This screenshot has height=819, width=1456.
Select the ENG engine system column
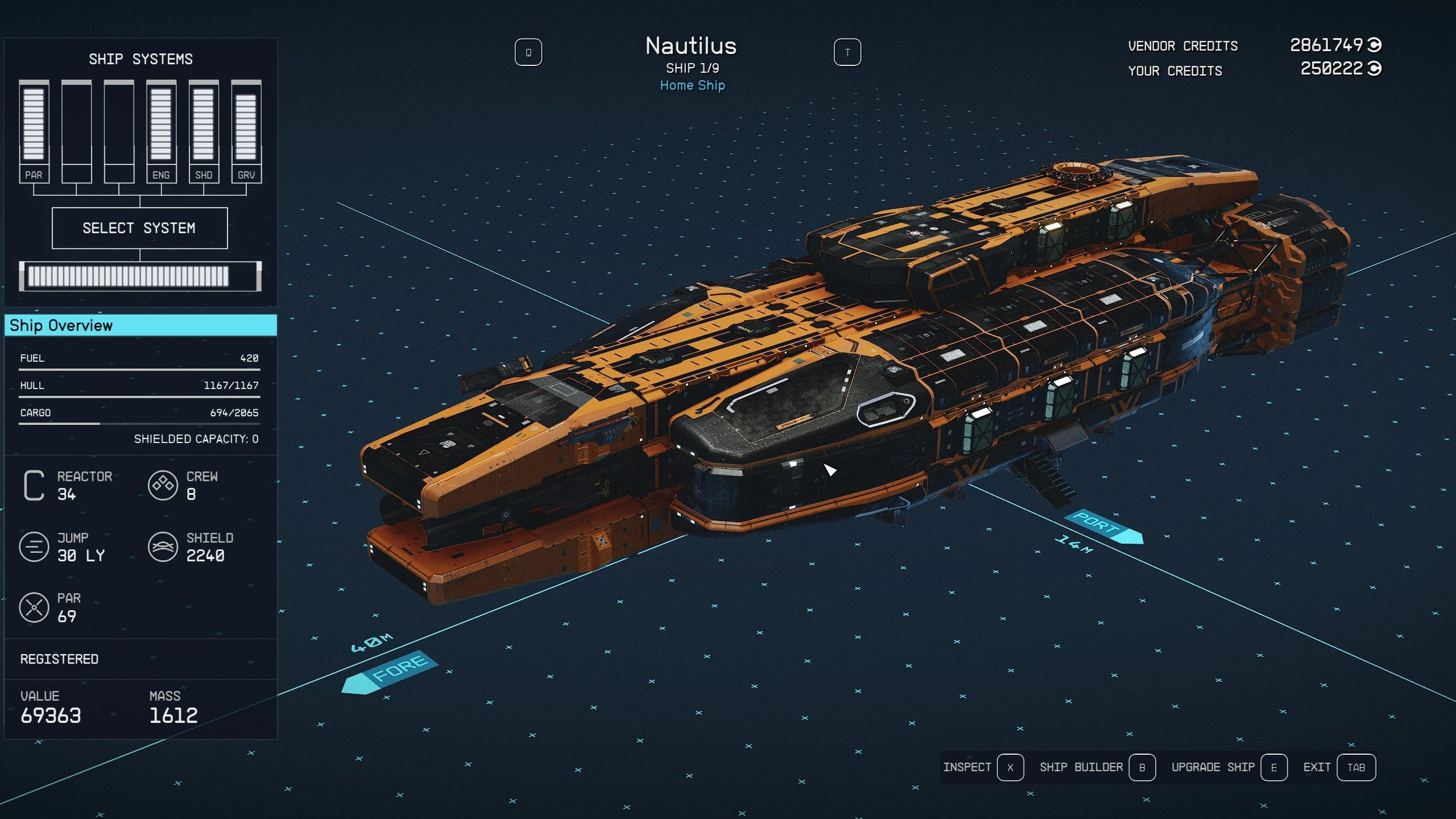coord(161,131)
